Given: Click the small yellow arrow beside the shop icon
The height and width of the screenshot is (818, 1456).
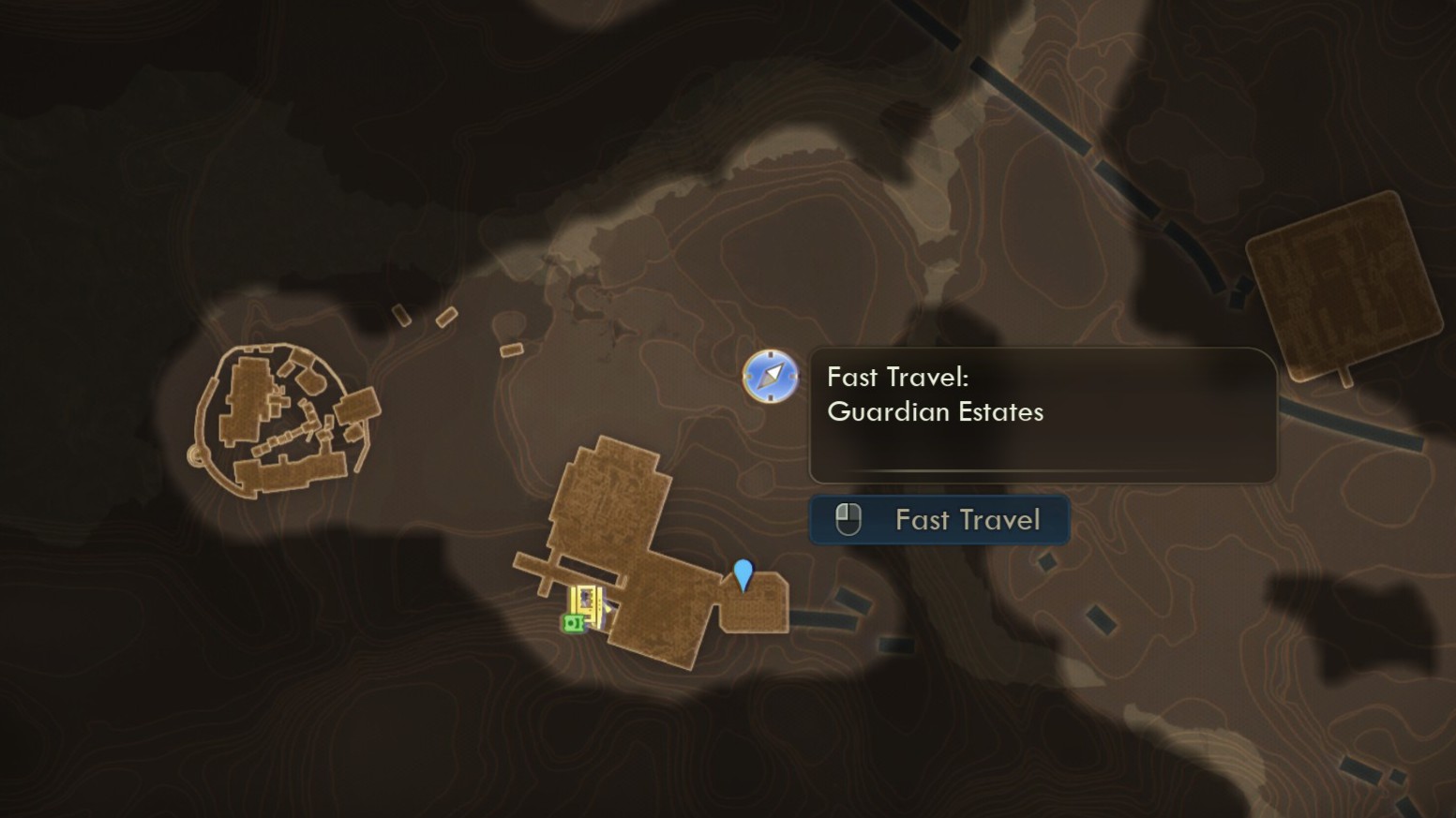Looking at the screenshot, I should (608, 608).
